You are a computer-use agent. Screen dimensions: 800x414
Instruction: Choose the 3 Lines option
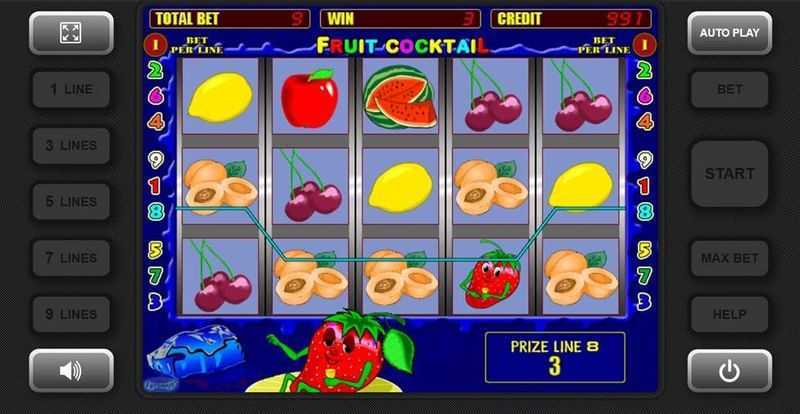click(70, 145)
